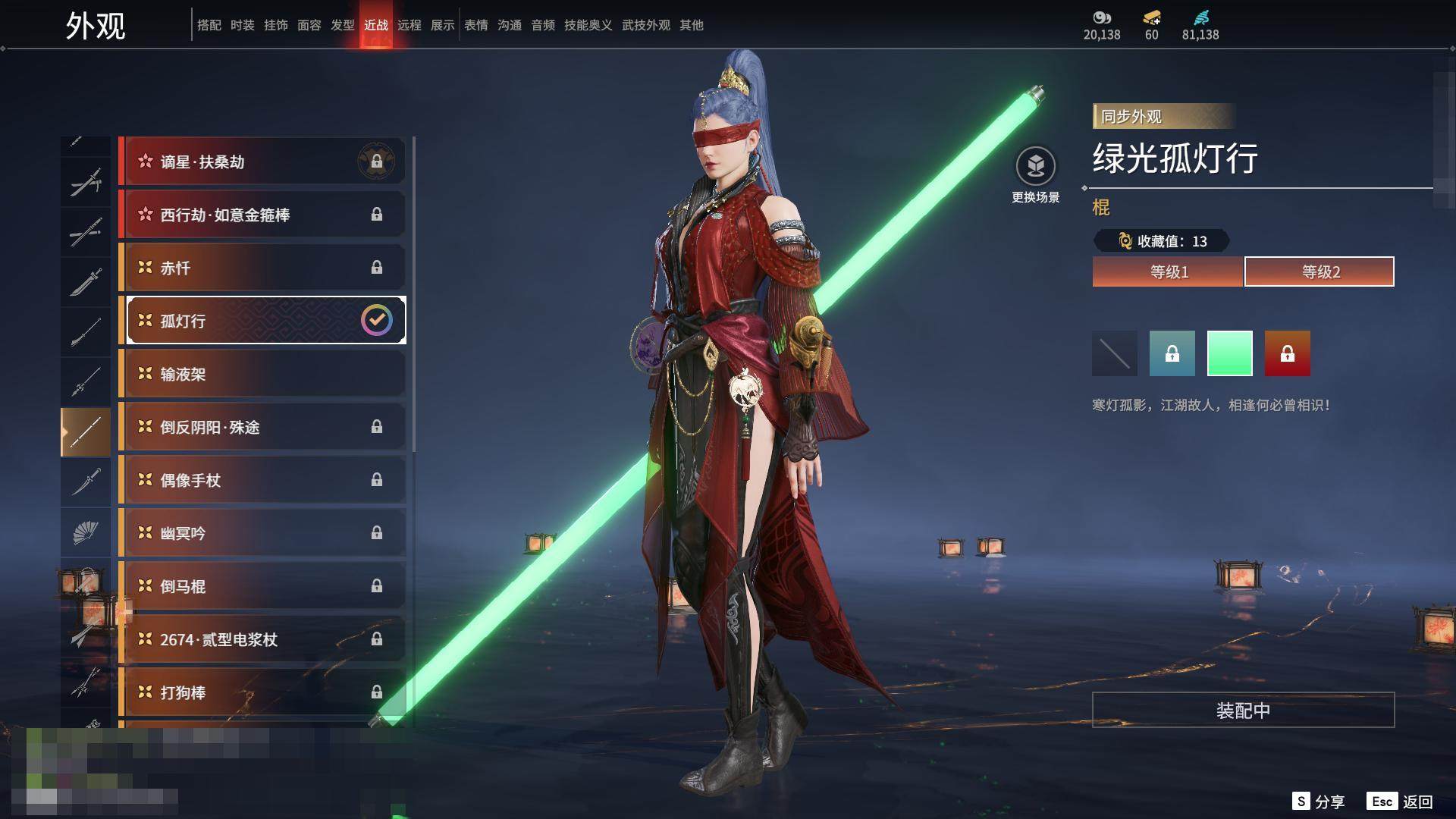Click the locked blue color swatch

(x=1172, y=353)
